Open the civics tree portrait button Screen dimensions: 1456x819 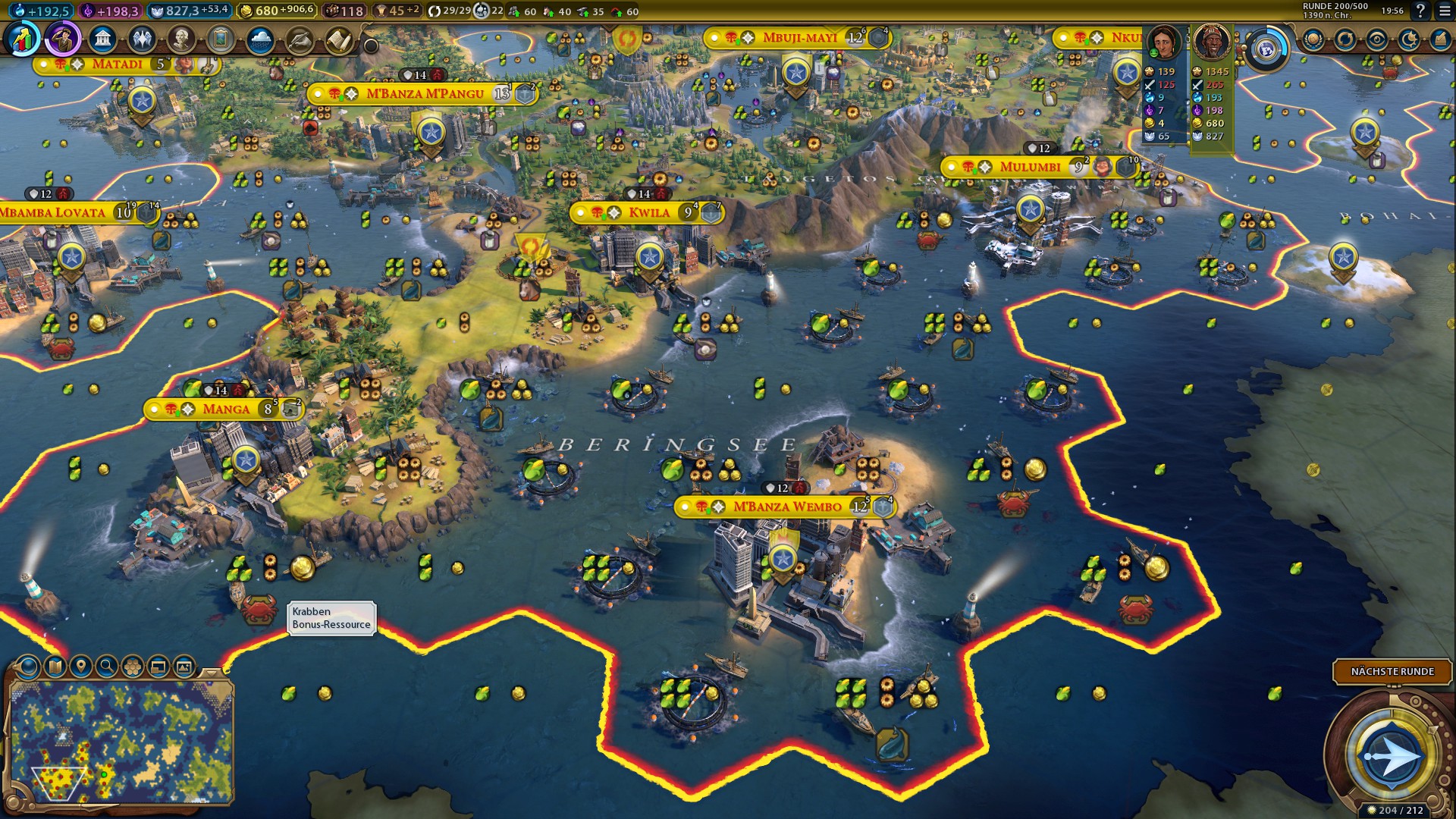tap(63, 39)
